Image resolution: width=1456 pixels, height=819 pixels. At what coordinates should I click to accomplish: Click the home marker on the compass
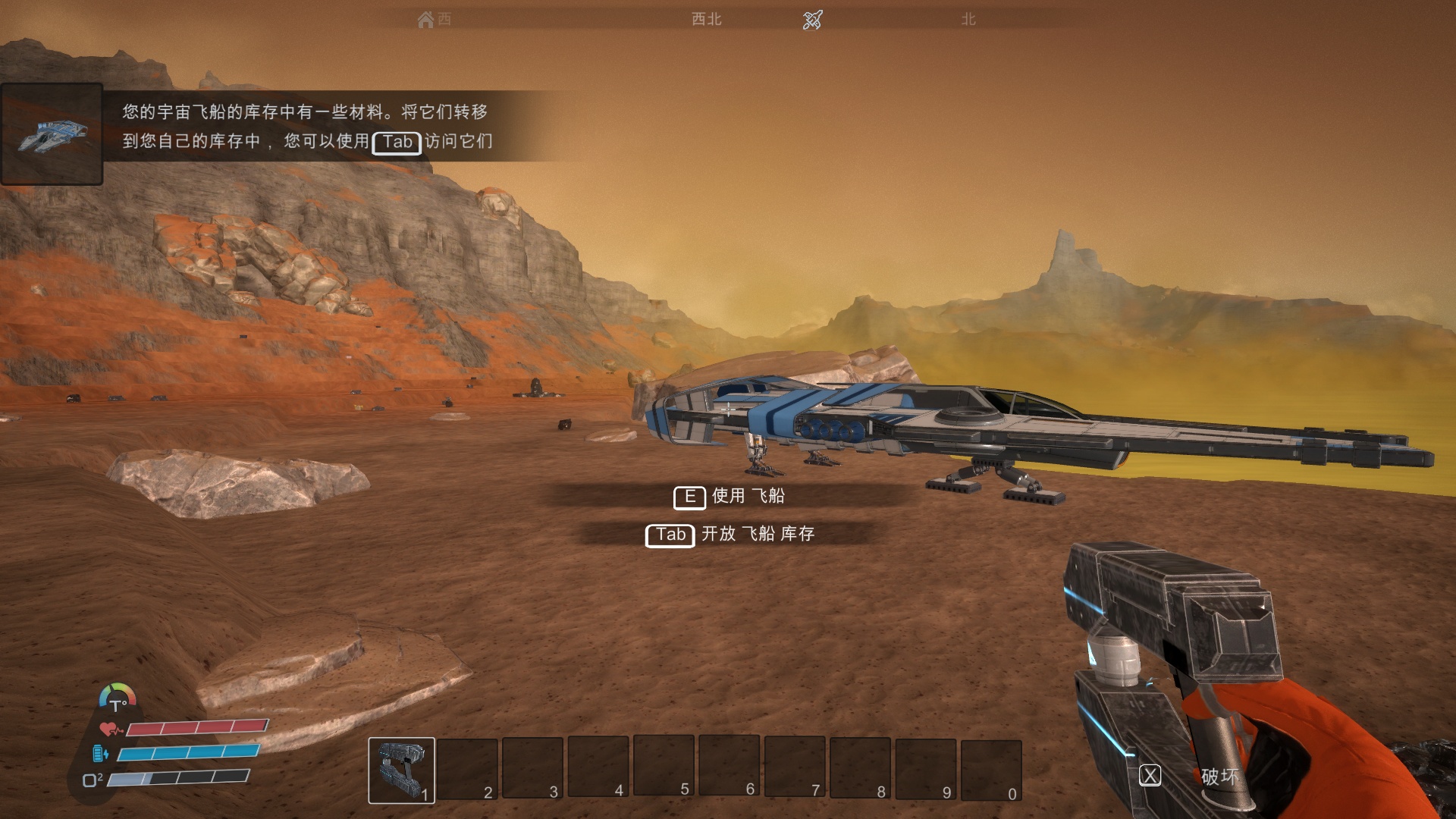(426, 20)
